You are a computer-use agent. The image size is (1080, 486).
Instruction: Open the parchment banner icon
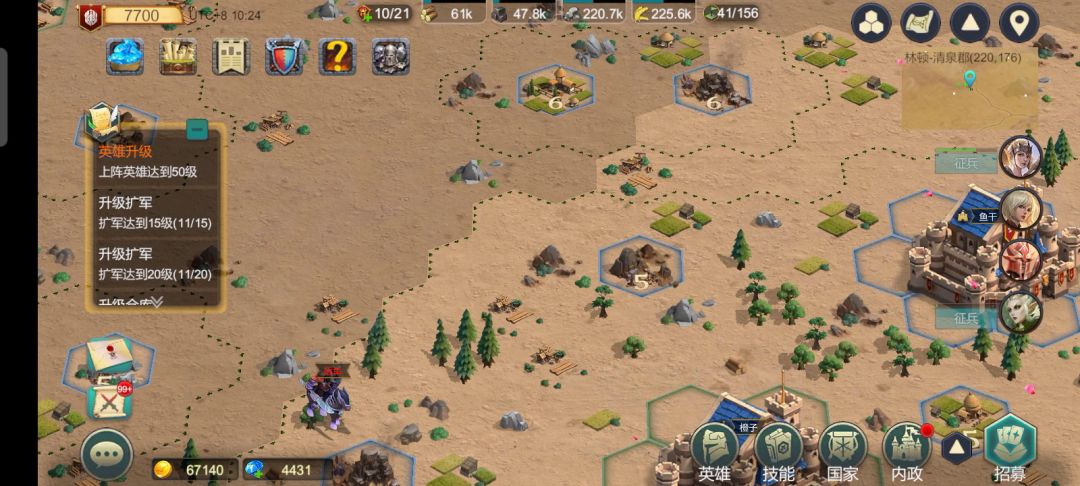231,57
